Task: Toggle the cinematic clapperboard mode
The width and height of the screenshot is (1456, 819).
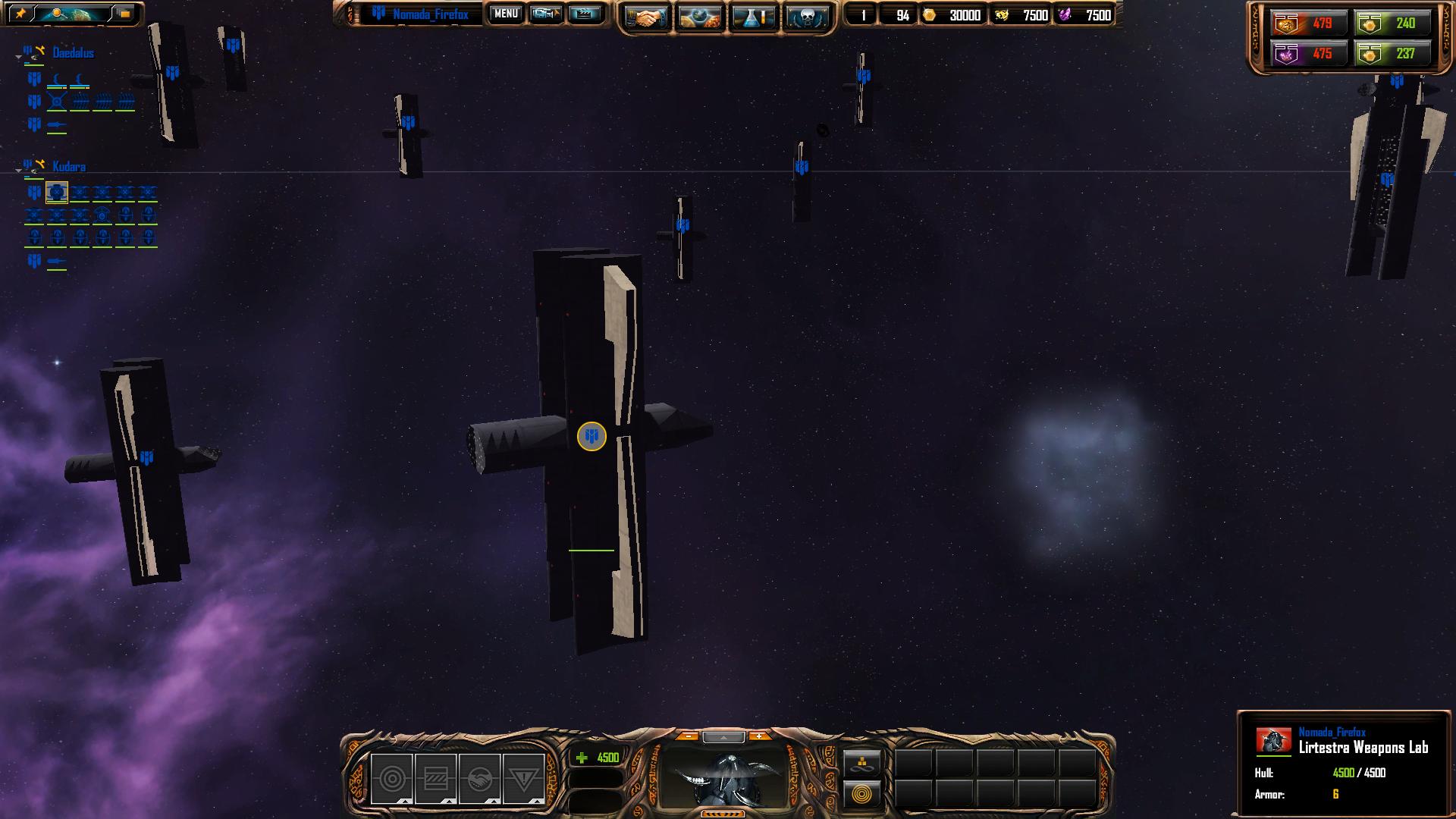Action: click(x=584, y=14)
